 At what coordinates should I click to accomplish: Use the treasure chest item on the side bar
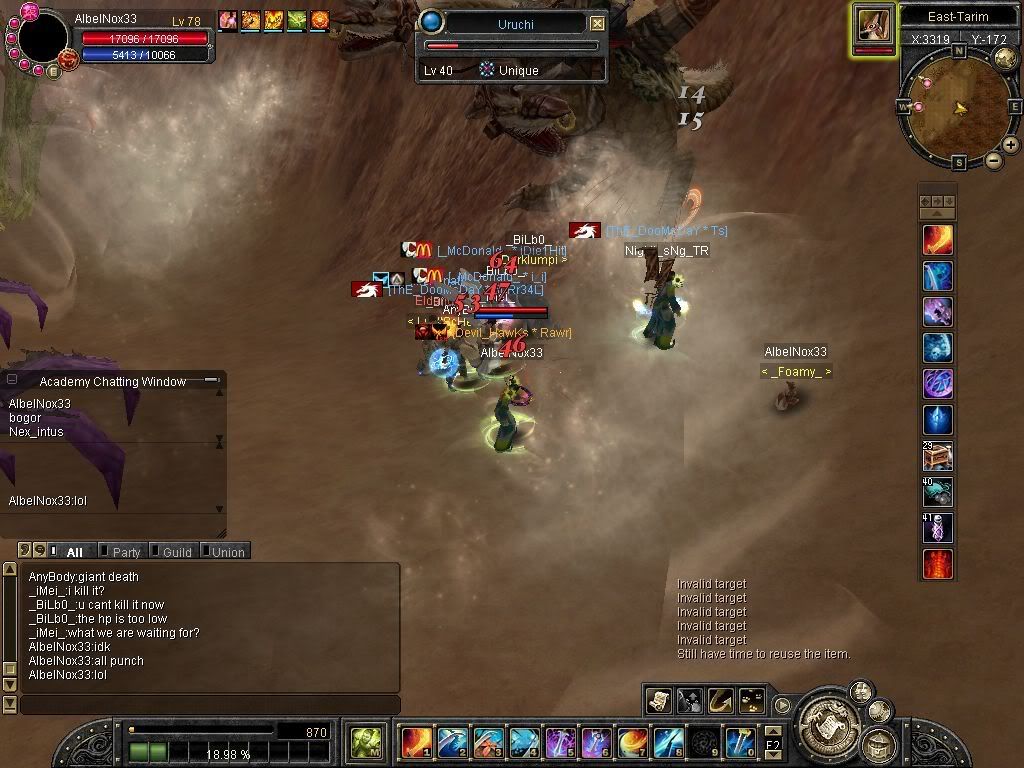point(937,456)
